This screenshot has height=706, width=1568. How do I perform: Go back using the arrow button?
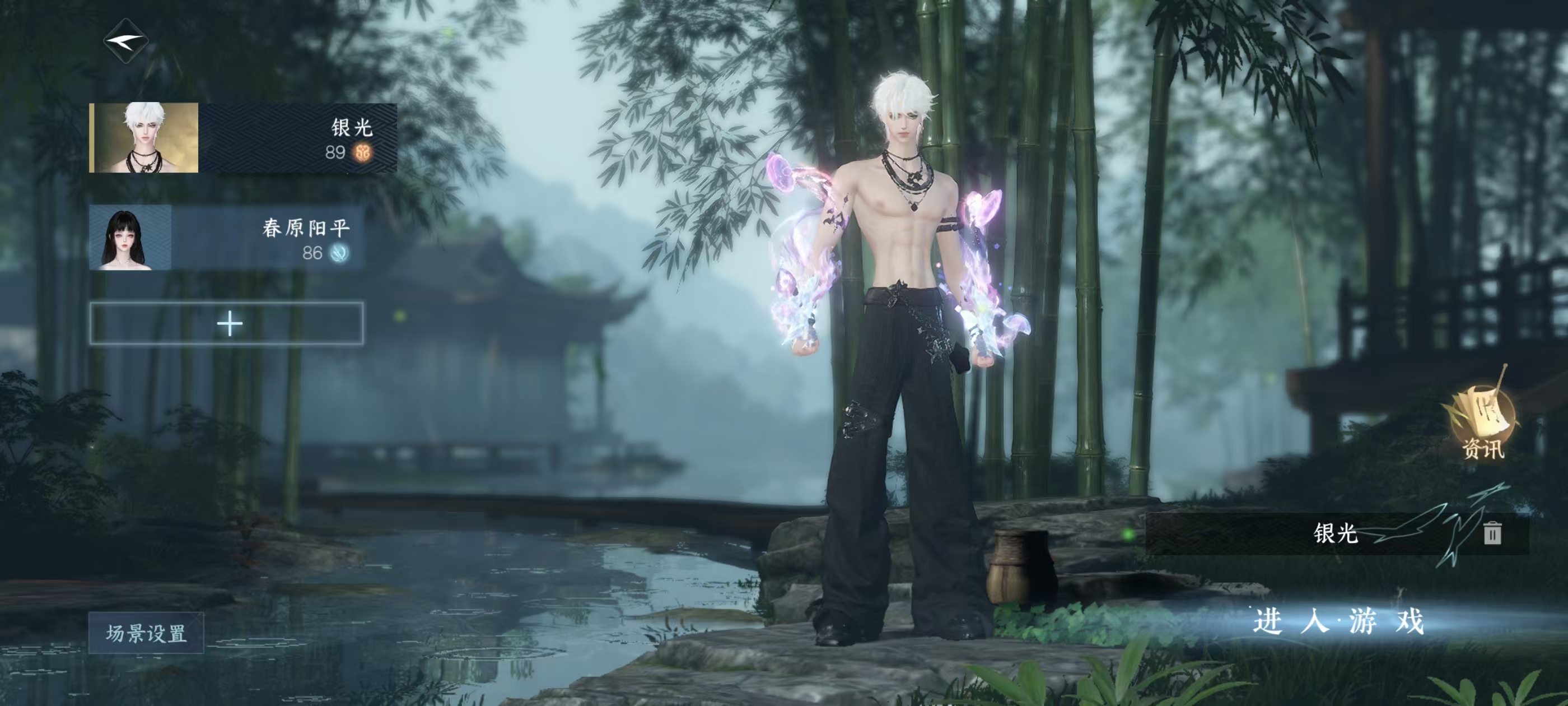click(125, 41)
